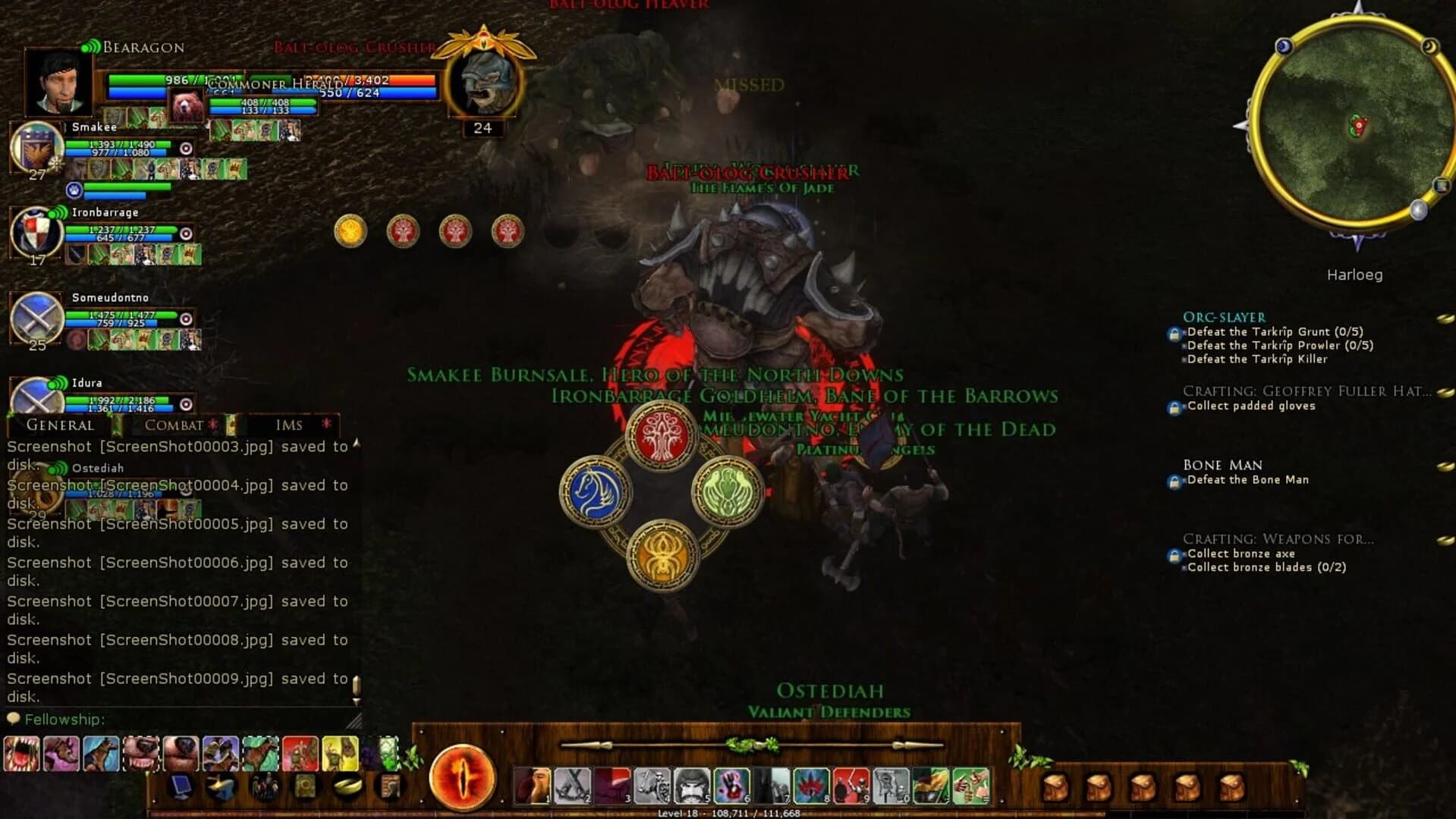Click the Fellowship chat bubble icon
1456x819 pixels.
click(12, 718)
